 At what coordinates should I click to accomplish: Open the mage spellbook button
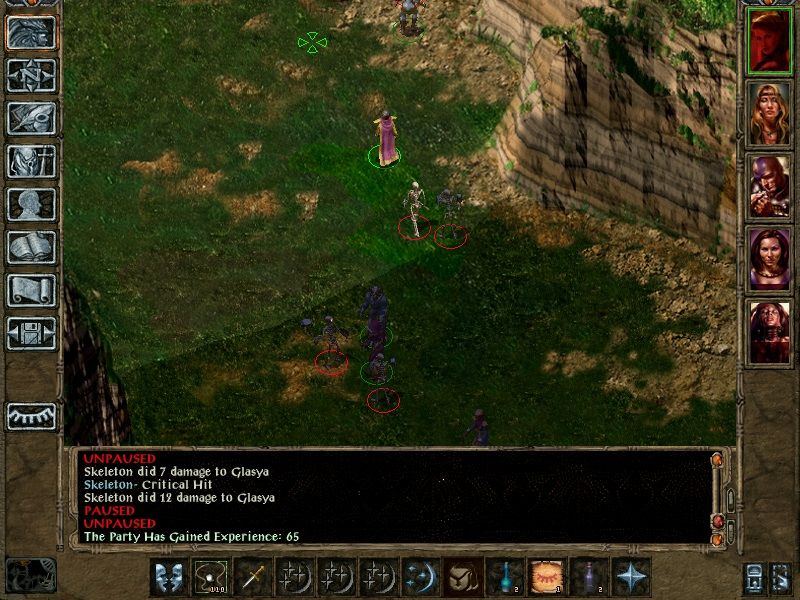click(x=32, y=247)
